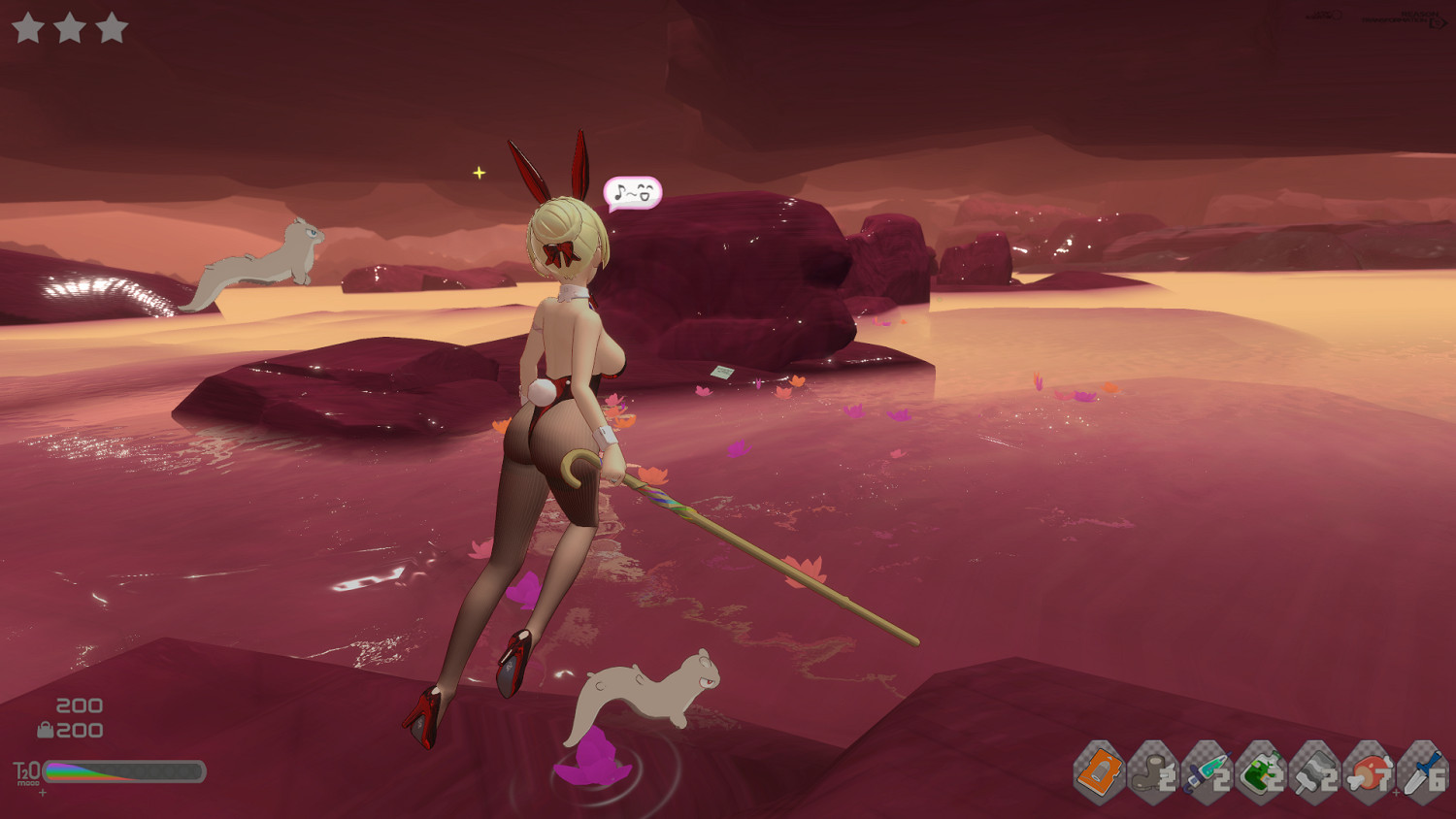Open the plus button under the mood label
Screen dimensions: 1456x819
click(x=42, y=793)
